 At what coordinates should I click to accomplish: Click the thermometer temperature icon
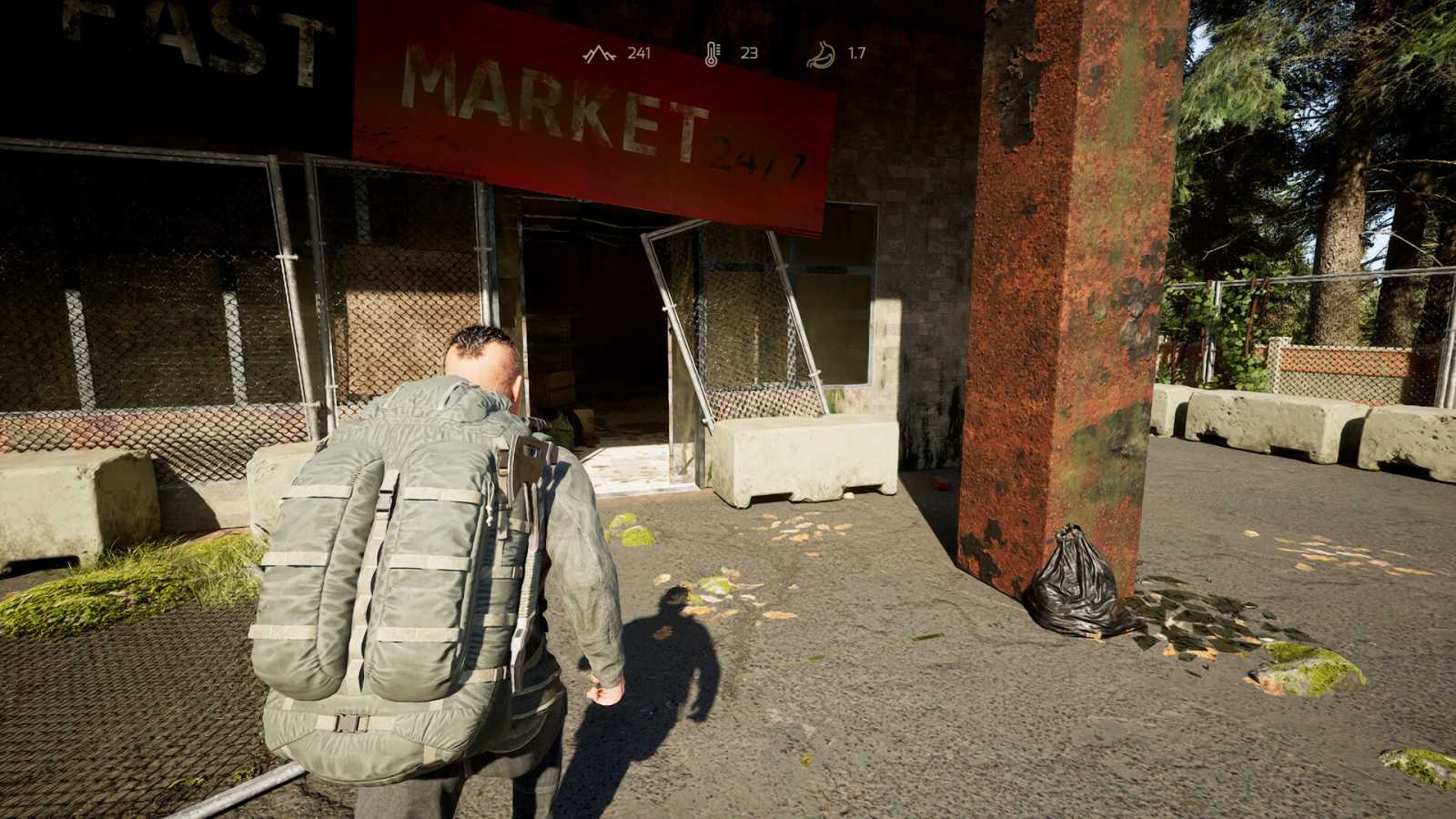[x=713, y=52]
